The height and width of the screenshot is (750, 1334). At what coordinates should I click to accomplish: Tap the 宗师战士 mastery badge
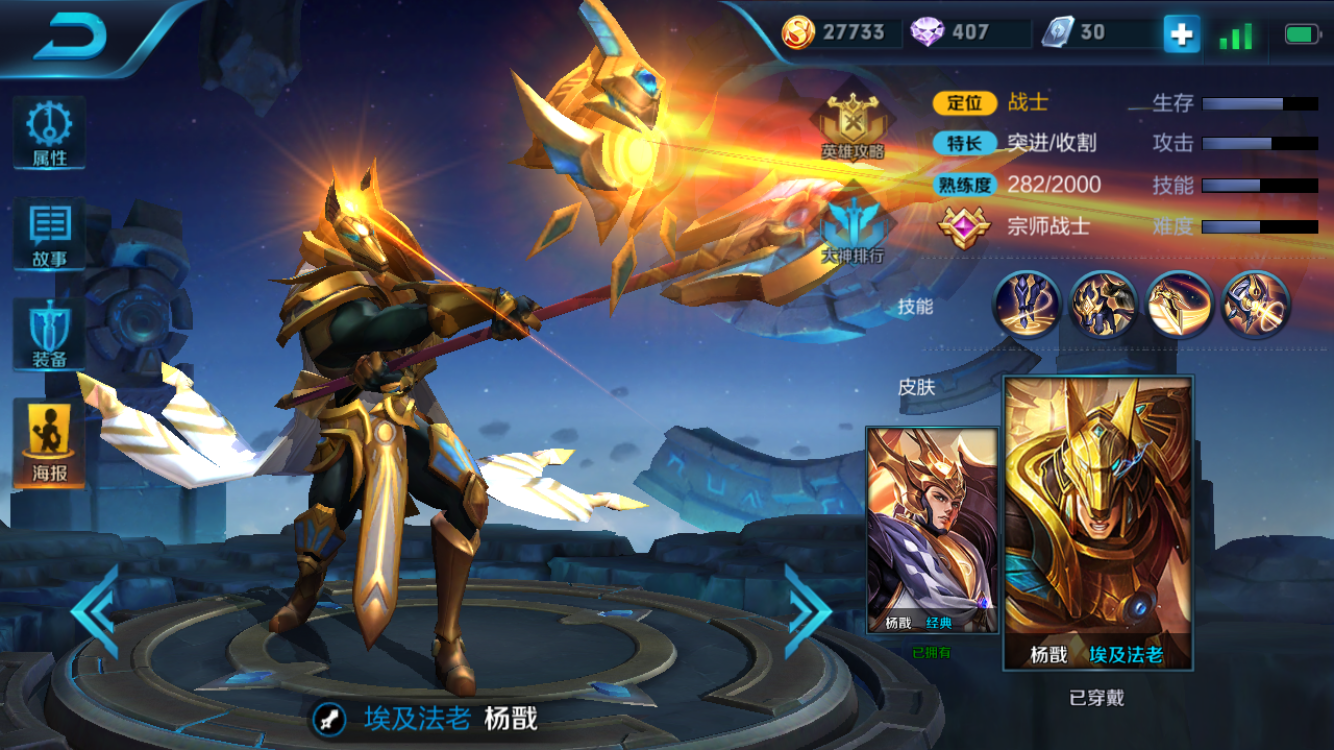963,226
